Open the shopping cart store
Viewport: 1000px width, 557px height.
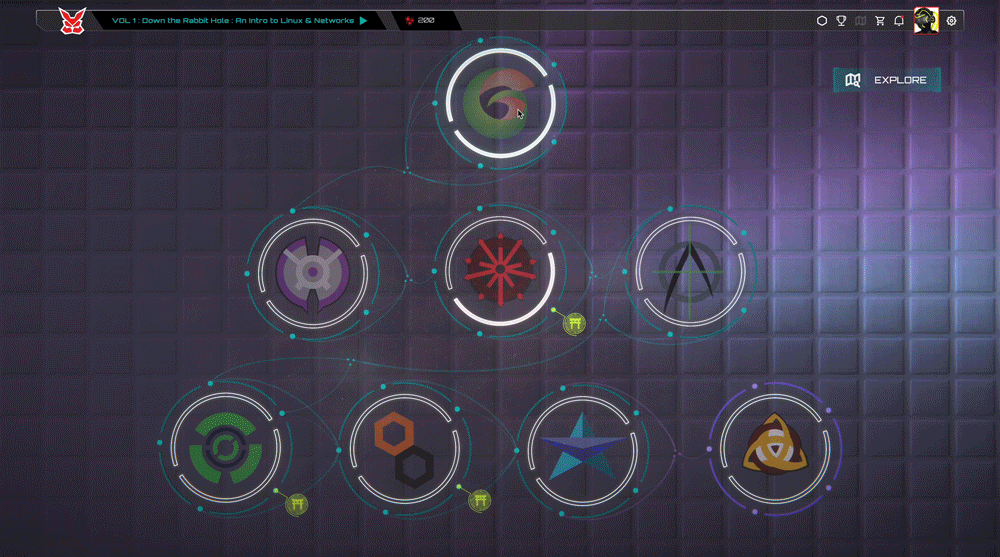(880, 20)
